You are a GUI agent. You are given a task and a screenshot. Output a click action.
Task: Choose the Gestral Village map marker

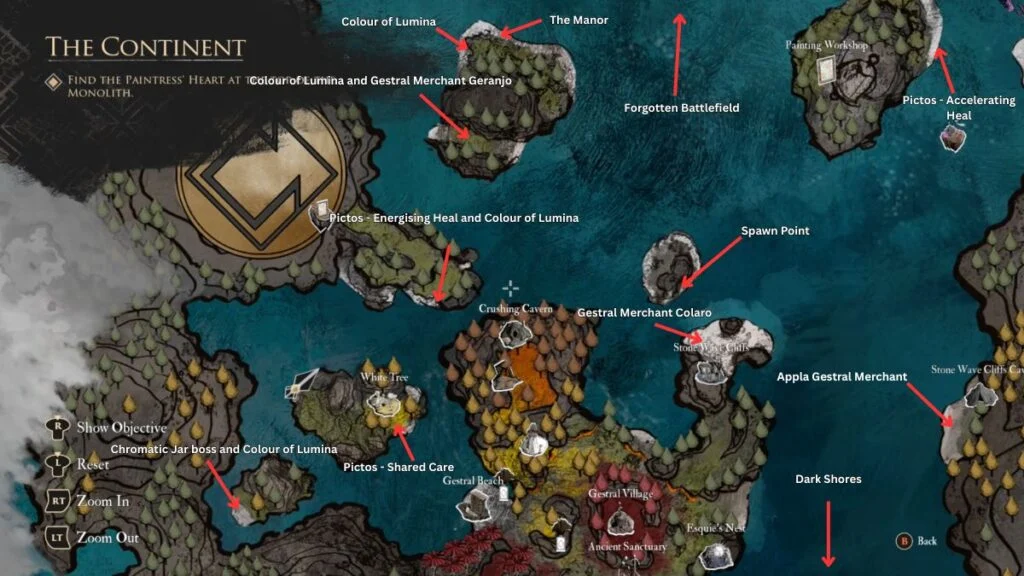(x=620, y=519)
